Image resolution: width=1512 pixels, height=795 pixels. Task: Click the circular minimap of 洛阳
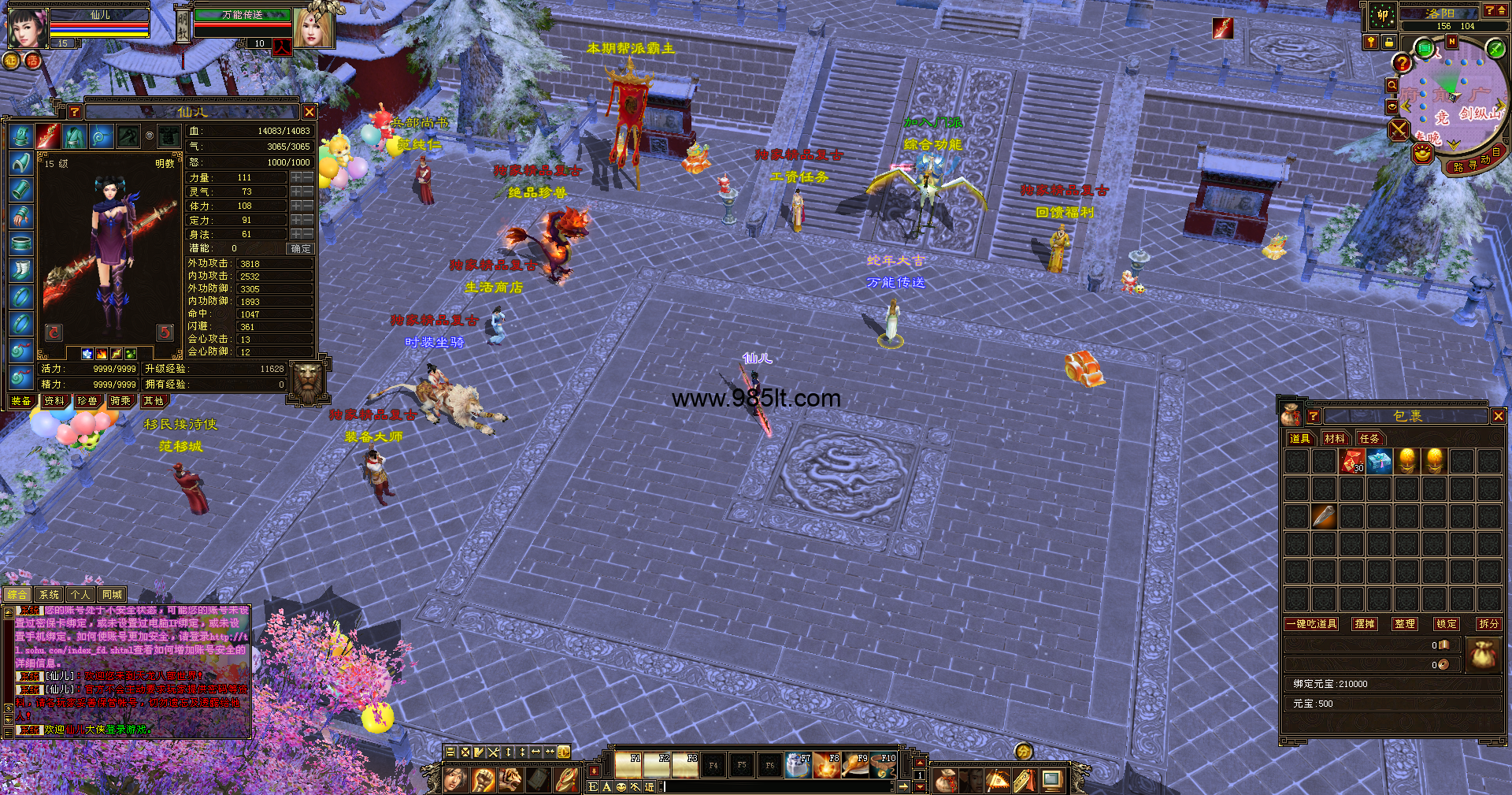coord(1451,99)
